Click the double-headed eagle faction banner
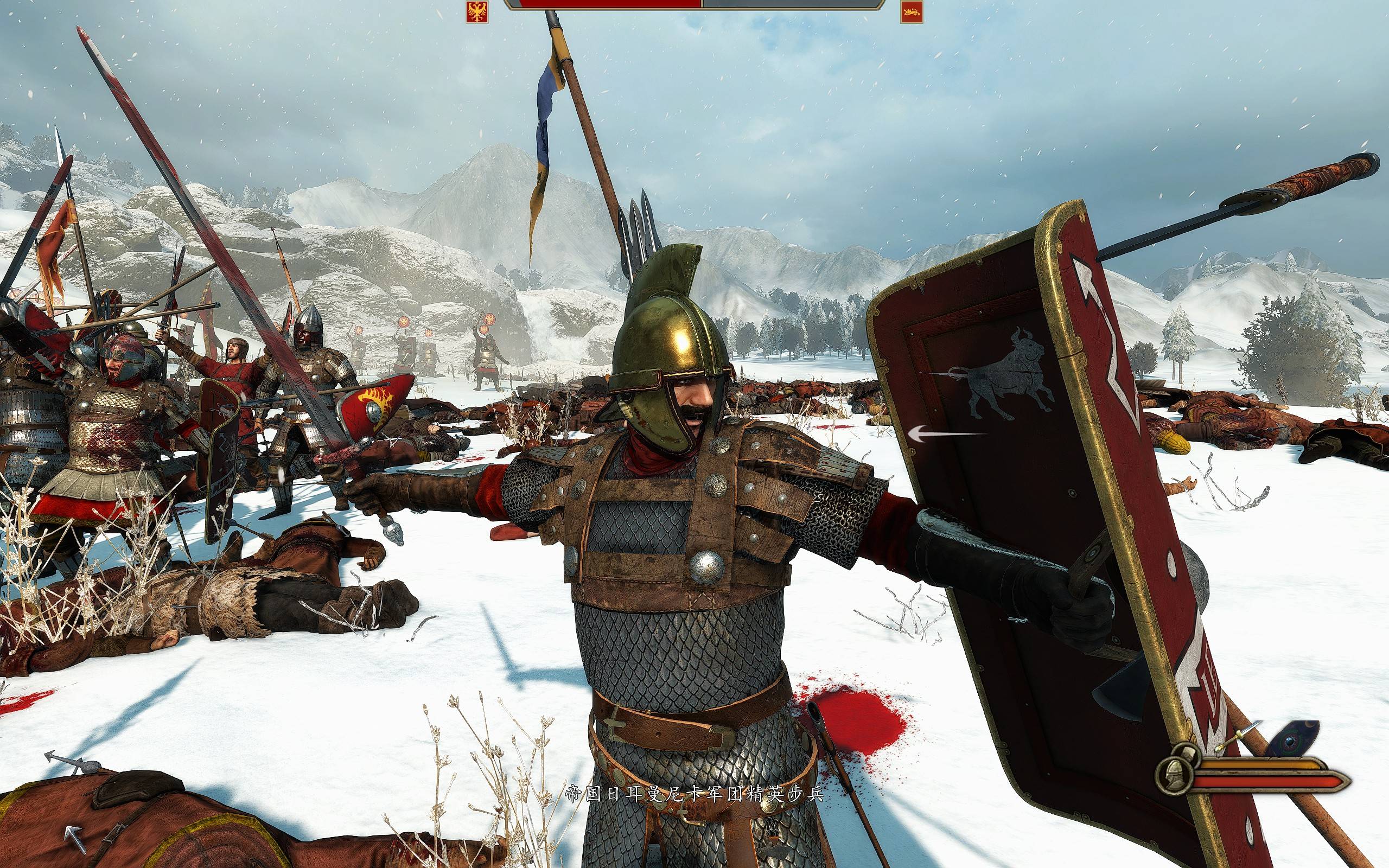This screenshot has height=868, width=1389. 477,11
